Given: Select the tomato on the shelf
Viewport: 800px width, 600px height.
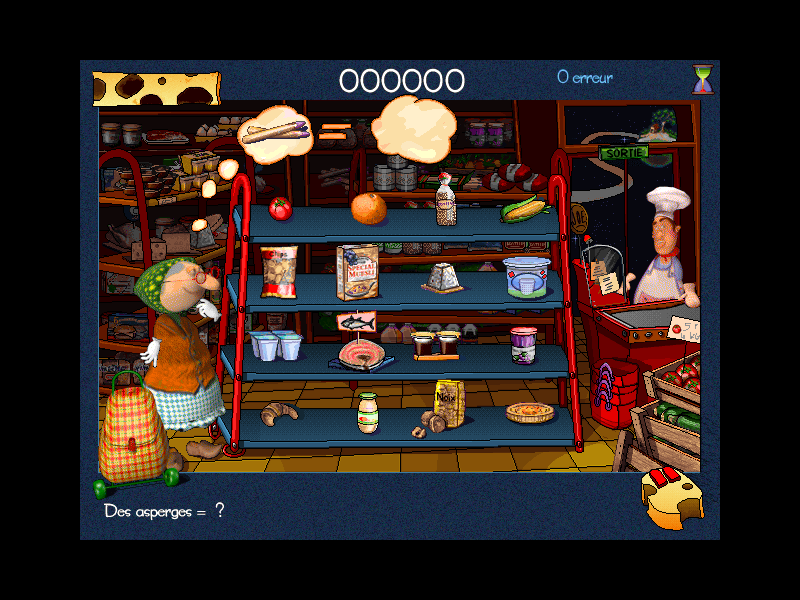Looking at the screenshot, I should click(280, 208).
